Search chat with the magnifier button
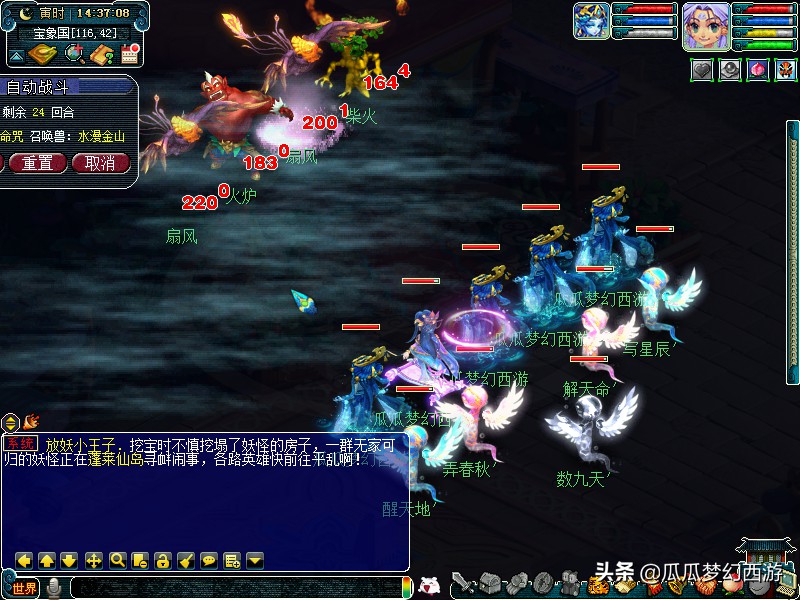Viewport: 800px width, 600px height. tap(117, 560)
